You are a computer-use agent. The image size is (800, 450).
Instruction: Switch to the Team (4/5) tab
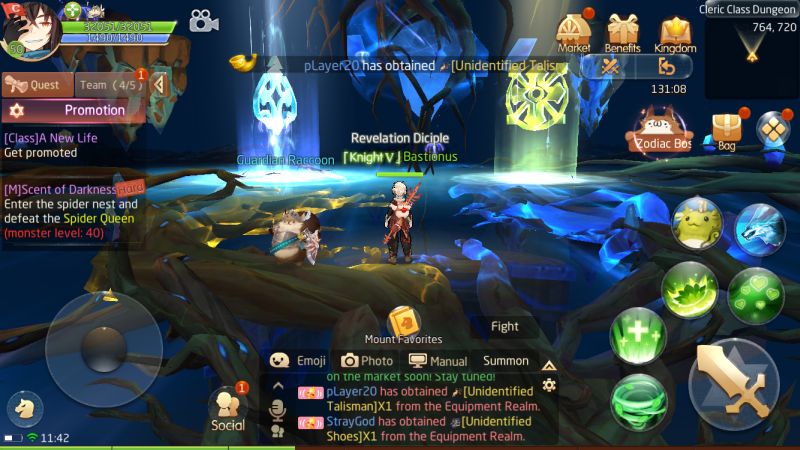pyautogui.click(x=109, y=85)
